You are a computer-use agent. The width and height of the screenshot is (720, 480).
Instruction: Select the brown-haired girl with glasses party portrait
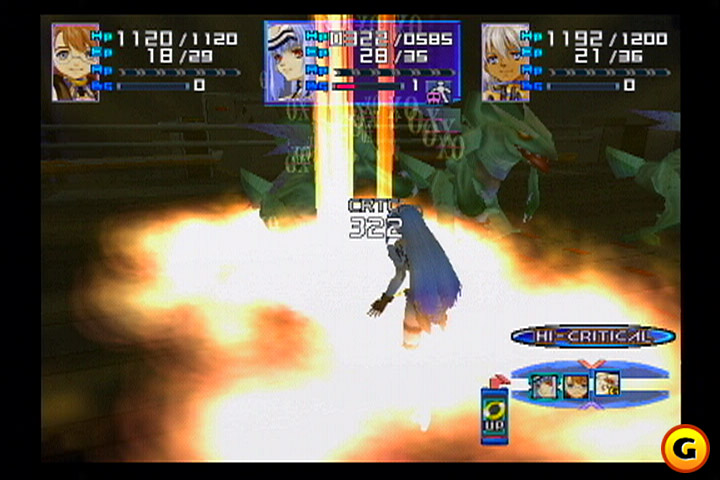click(x=76, y=62)
